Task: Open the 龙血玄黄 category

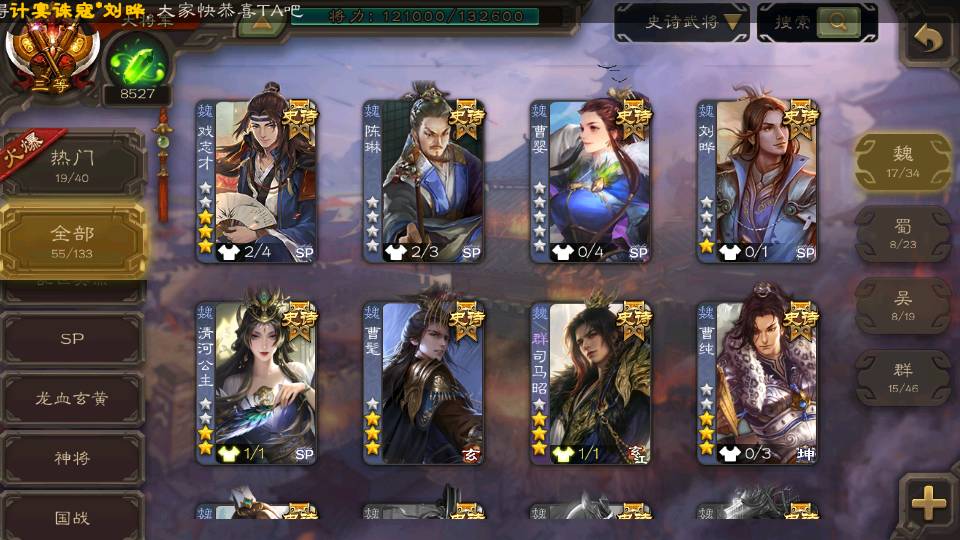Action: (72, 398)
